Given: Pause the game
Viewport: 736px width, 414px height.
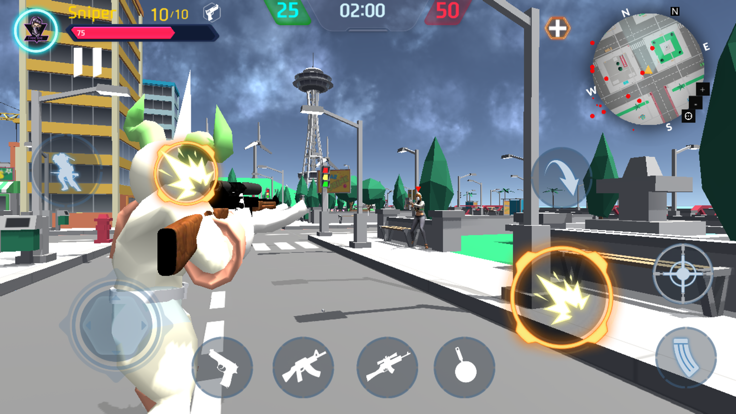Looking at the screenshot, I should click(x=87, y=62).
